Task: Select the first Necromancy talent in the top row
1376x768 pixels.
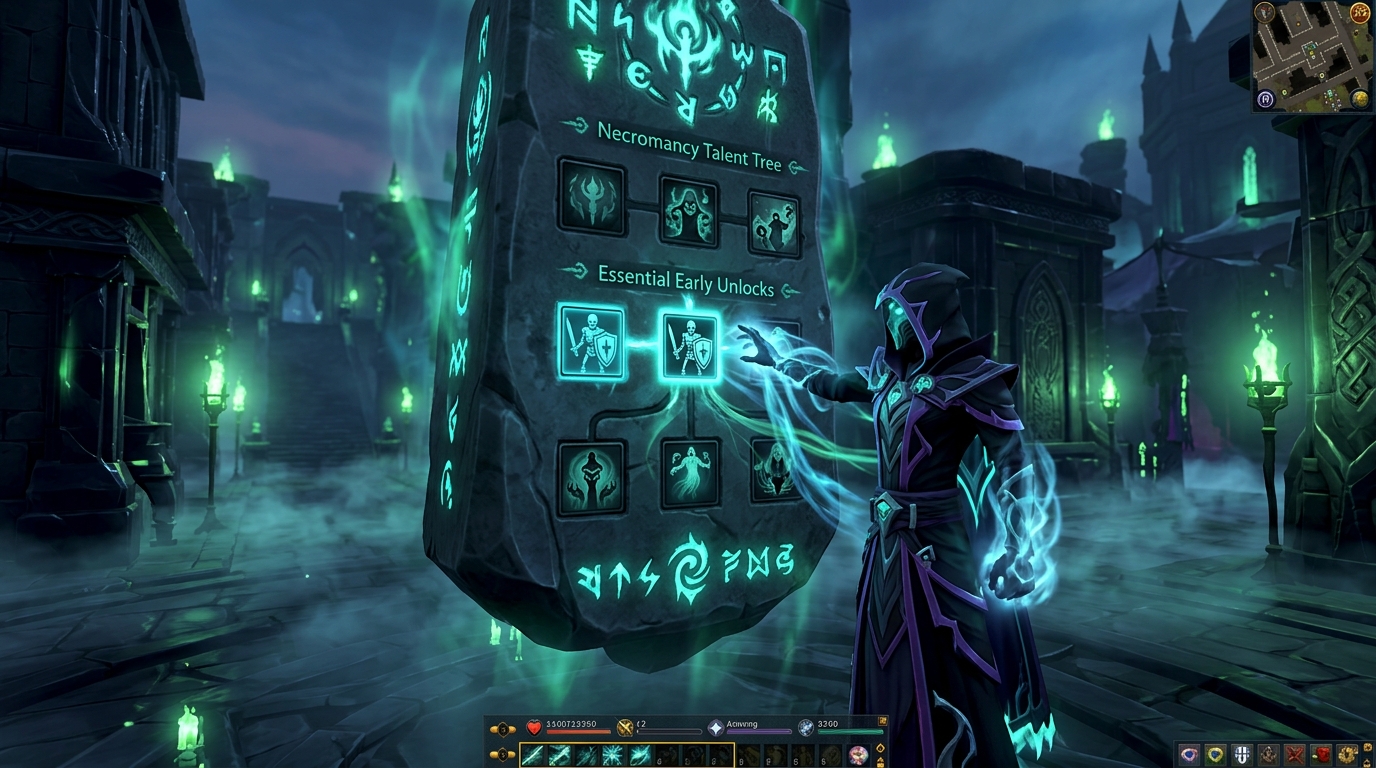Action: point(591,199)
